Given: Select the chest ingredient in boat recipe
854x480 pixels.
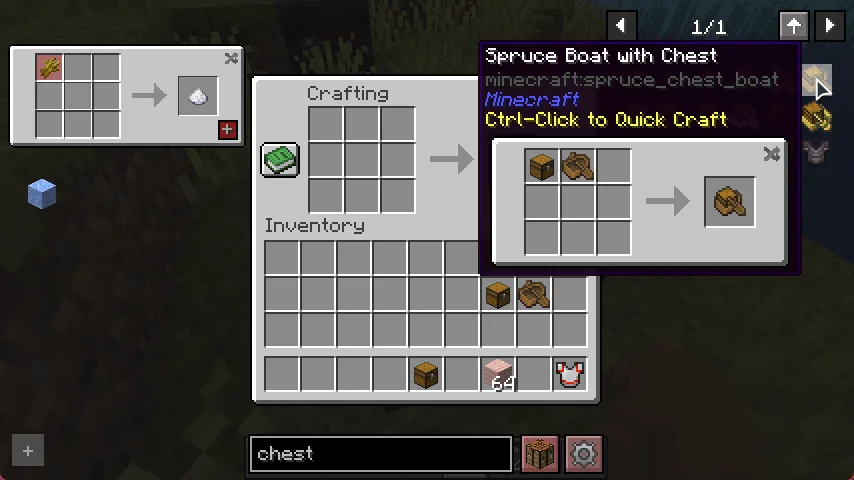Looking at the screenshot, I should coord(542,167).
